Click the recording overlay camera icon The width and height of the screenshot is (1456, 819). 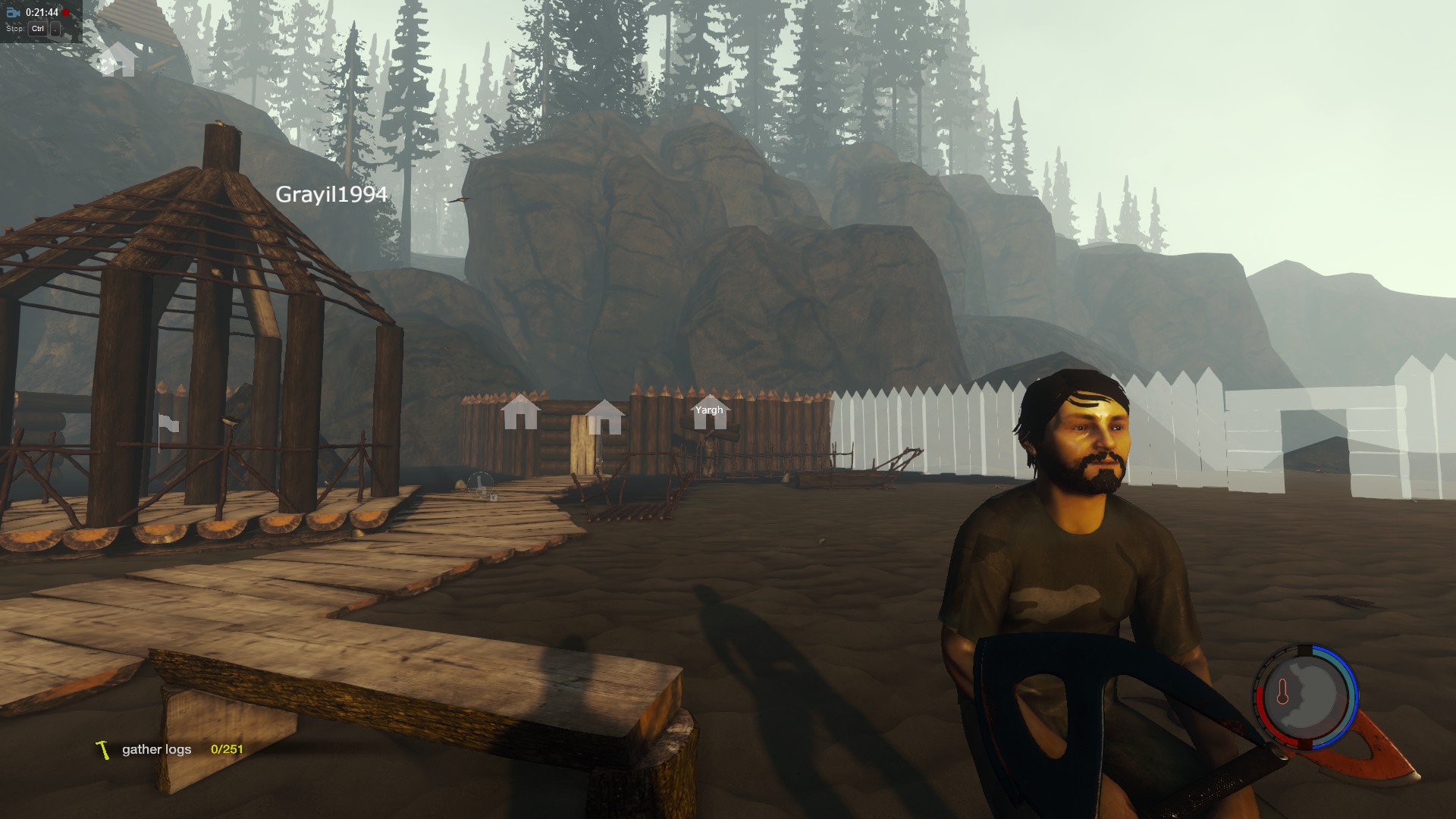[13, 13]
